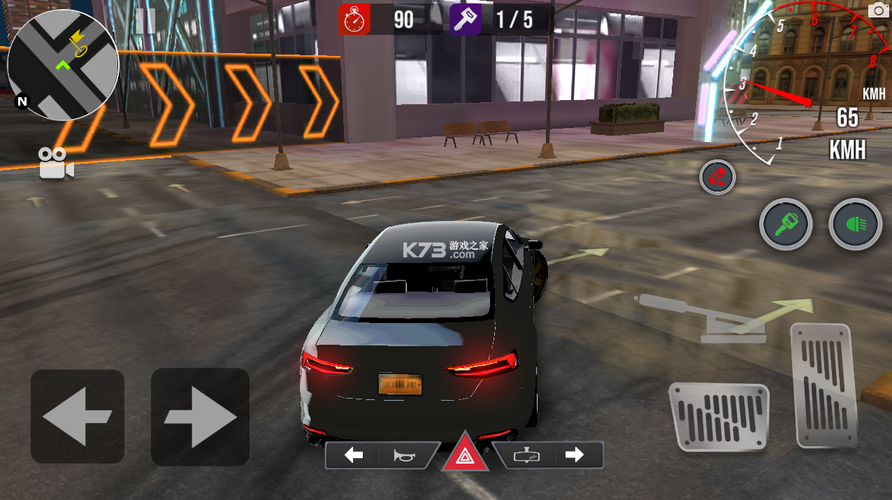Tap the brake pedal
892x500 pixels.
click(718, 415)
